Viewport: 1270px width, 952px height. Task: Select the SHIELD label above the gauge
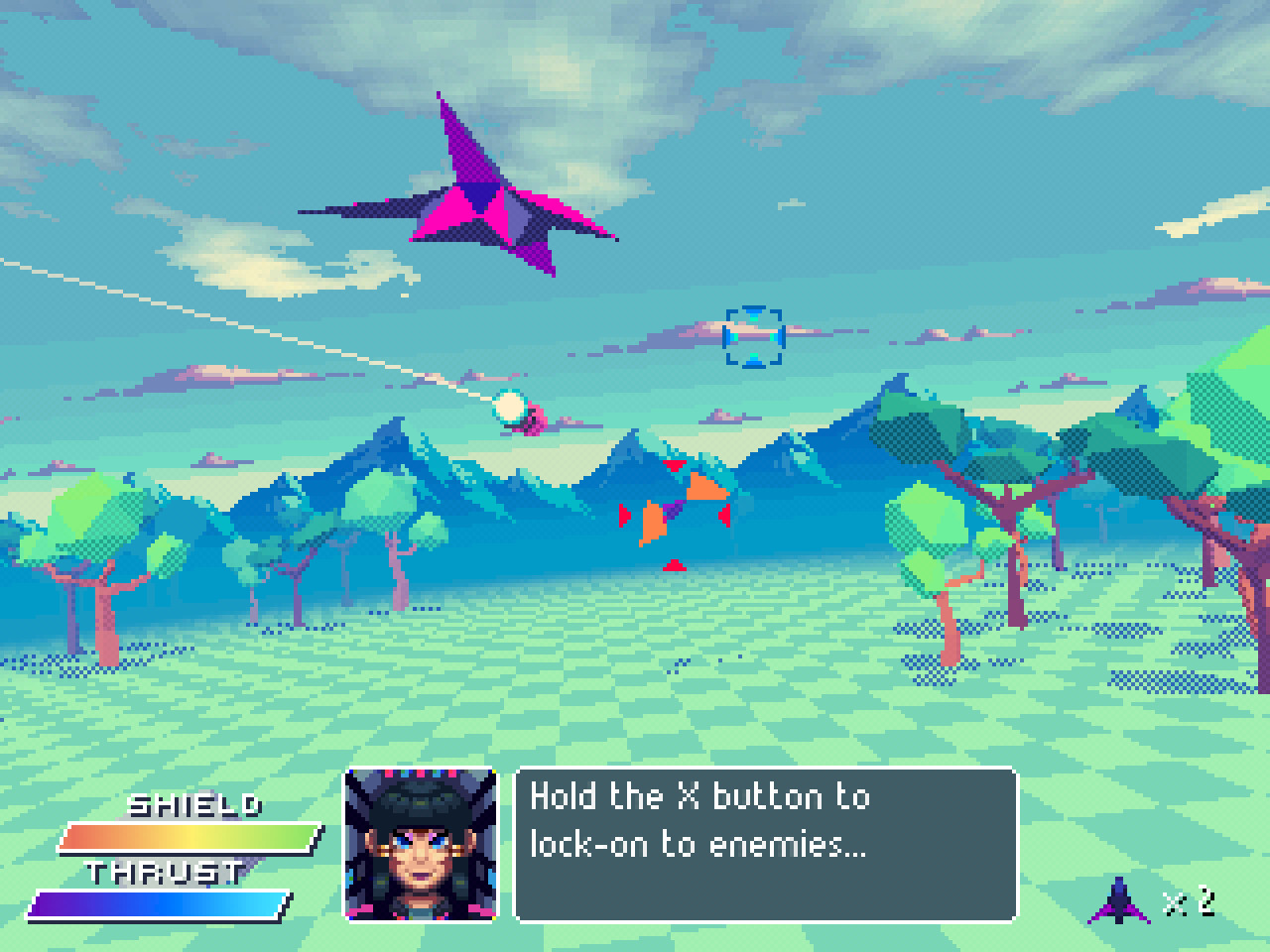point(196,805)
